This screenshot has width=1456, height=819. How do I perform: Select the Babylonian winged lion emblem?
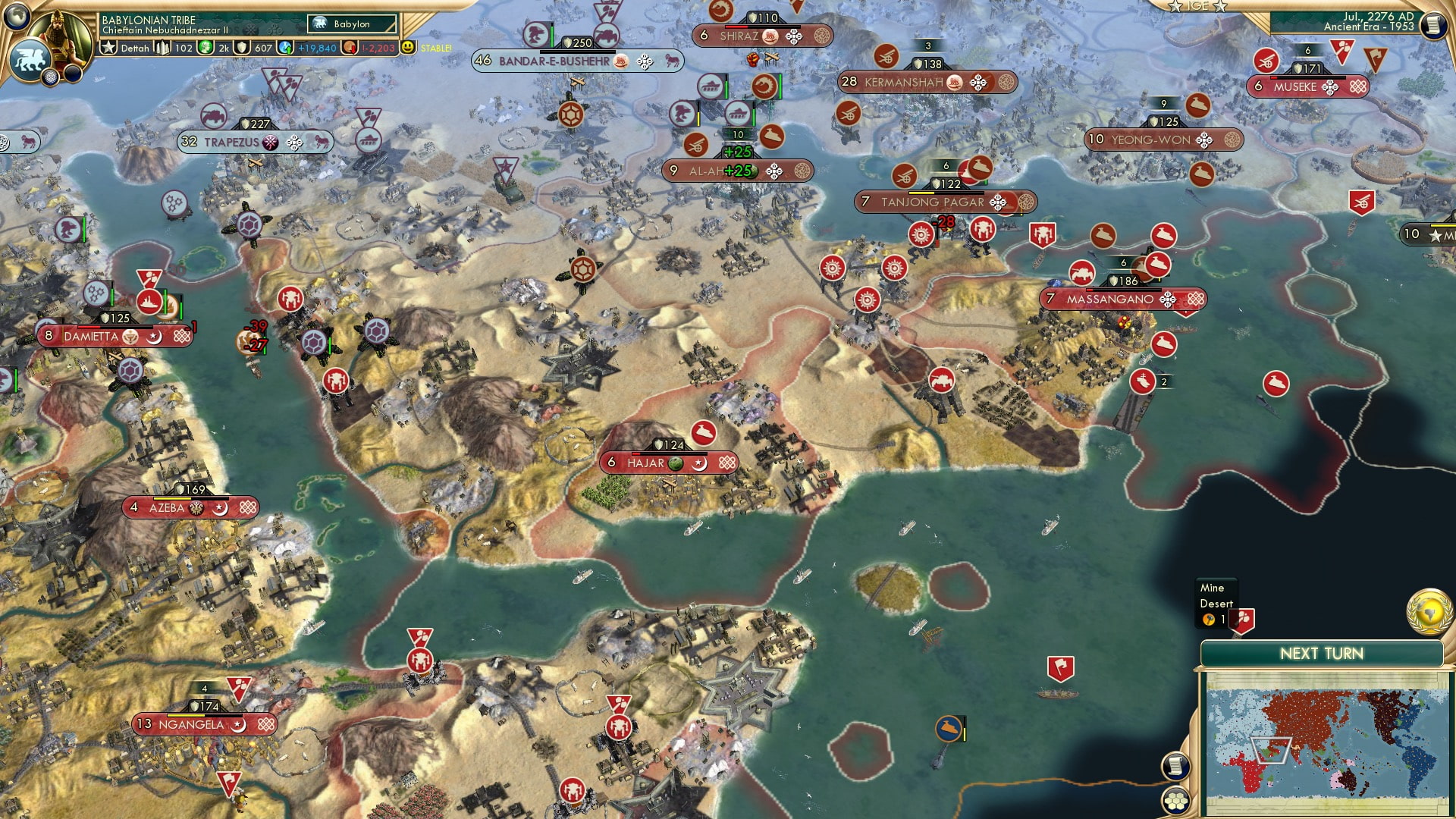point(29,59)
